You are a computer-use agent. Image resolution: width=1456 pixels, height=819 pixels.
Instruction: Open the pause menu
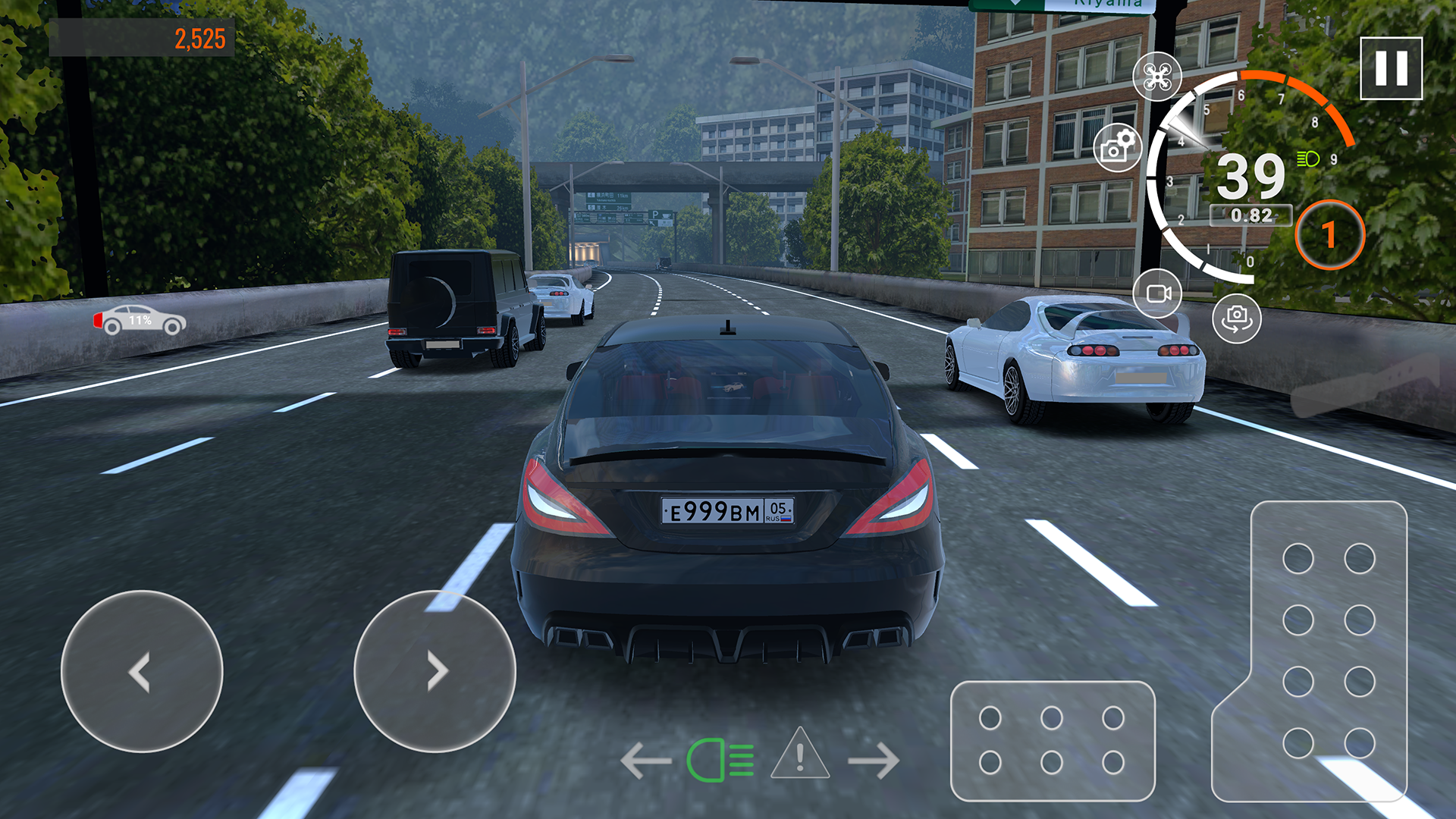click(x=1389, y=69)
